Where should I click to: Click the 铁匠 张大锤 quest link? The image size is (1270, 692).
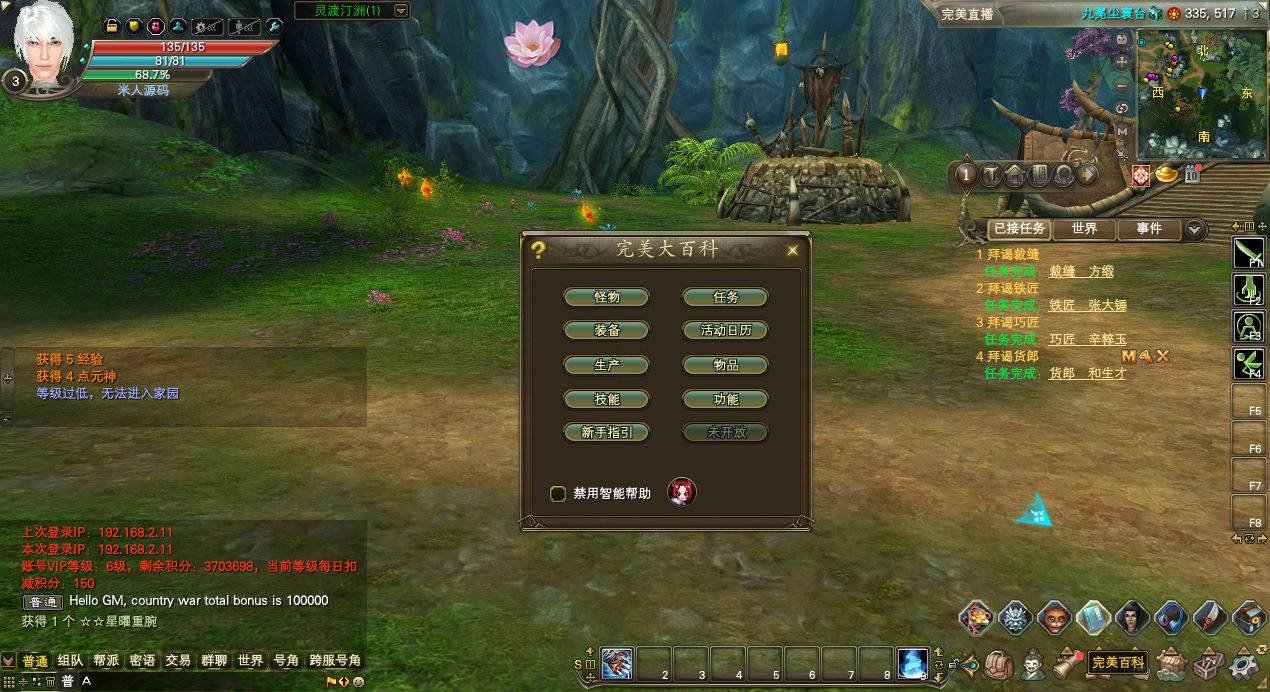tap(1087, 306)
